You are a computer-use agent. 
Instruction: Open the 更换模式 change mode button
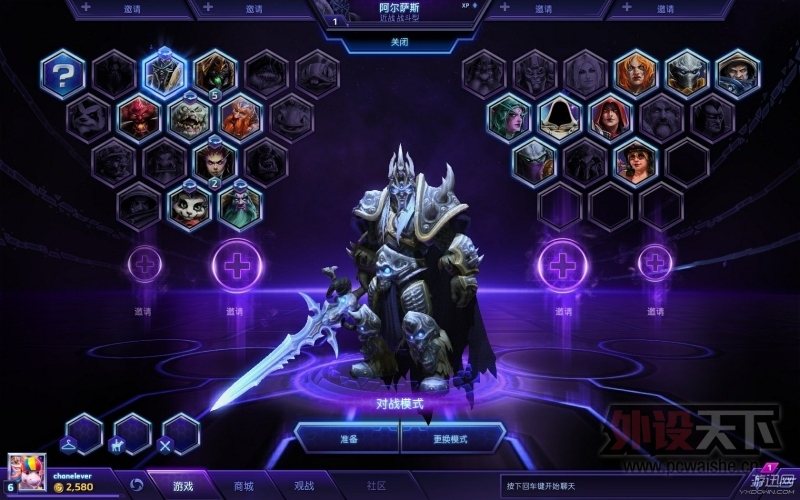(x=452, y=438)
